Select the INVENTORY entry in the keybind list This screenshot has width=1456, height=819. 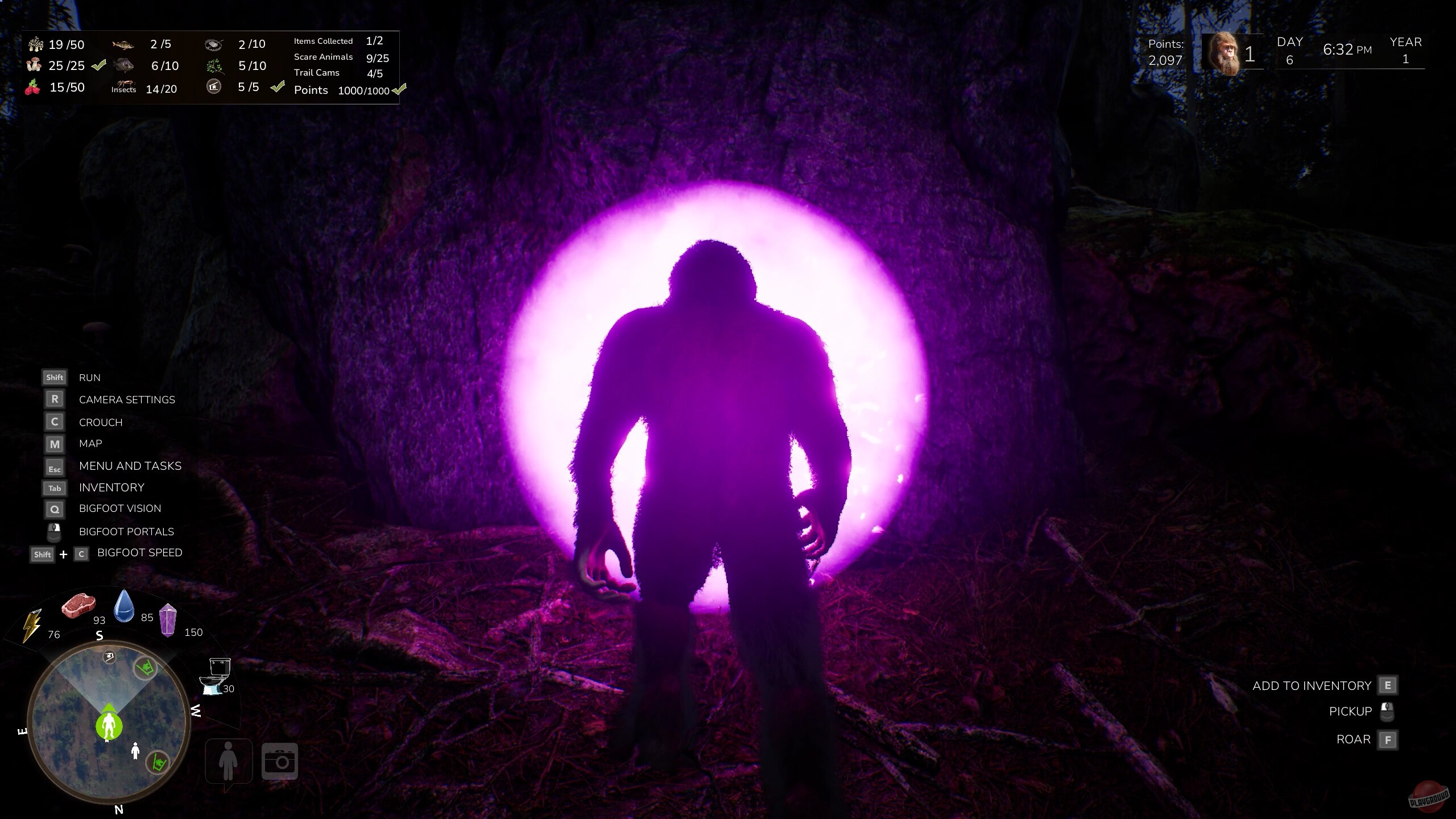(111, 487)
